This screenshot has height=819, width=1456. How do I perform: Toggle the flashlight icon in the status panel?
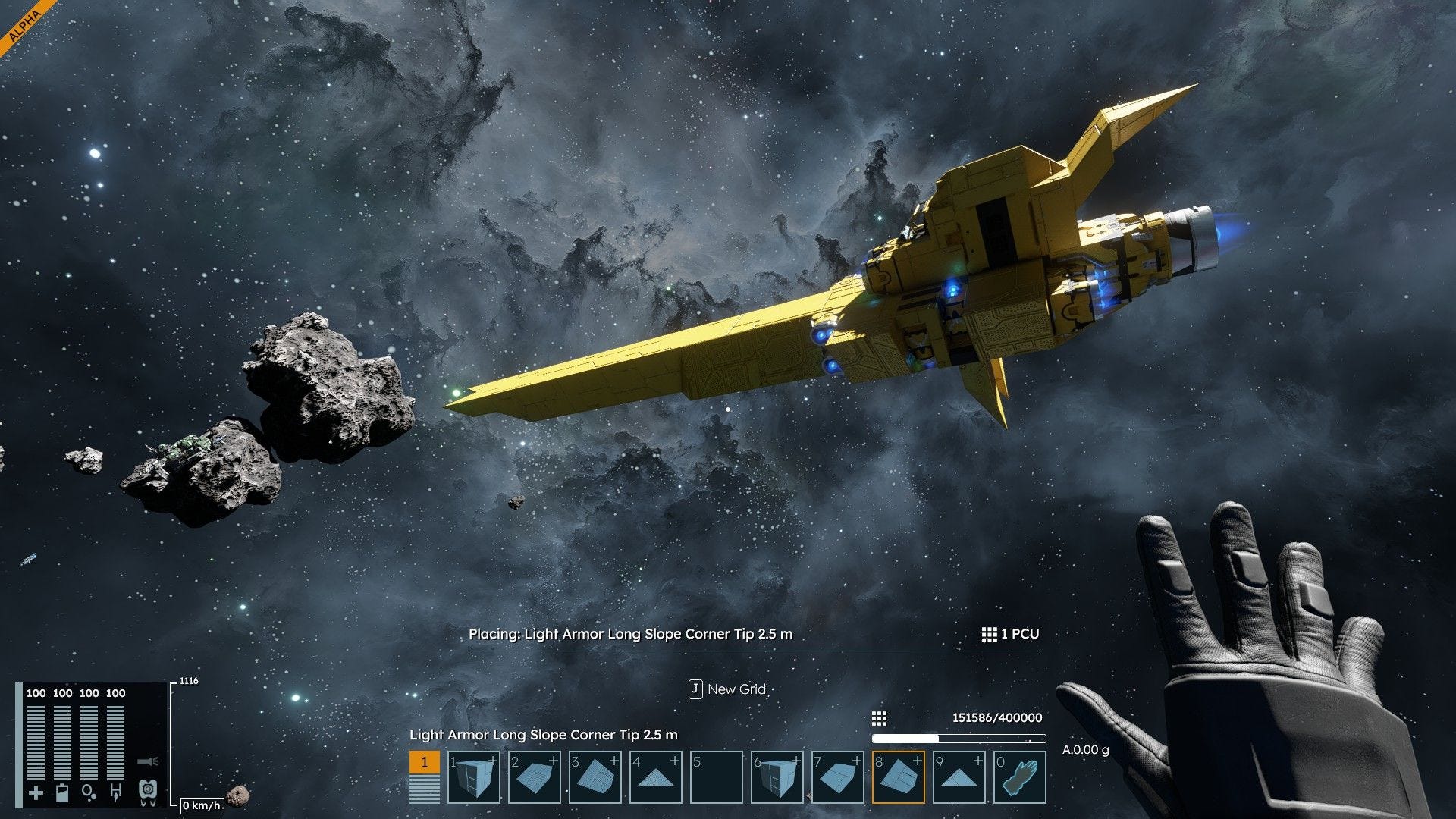pyautogui.click(x=148, y=761)
